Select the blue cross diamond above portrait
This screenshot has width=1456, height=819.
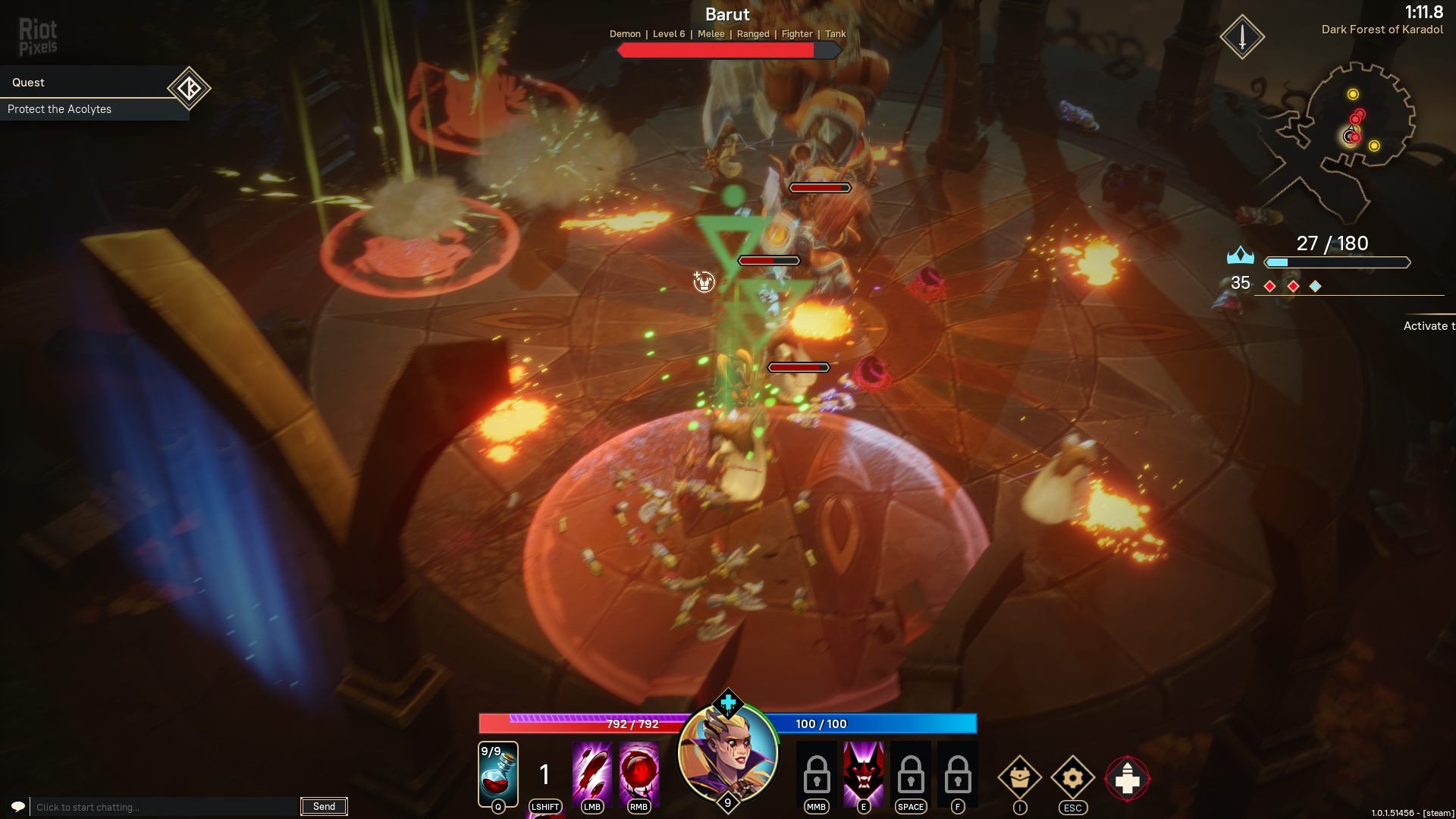728,703
